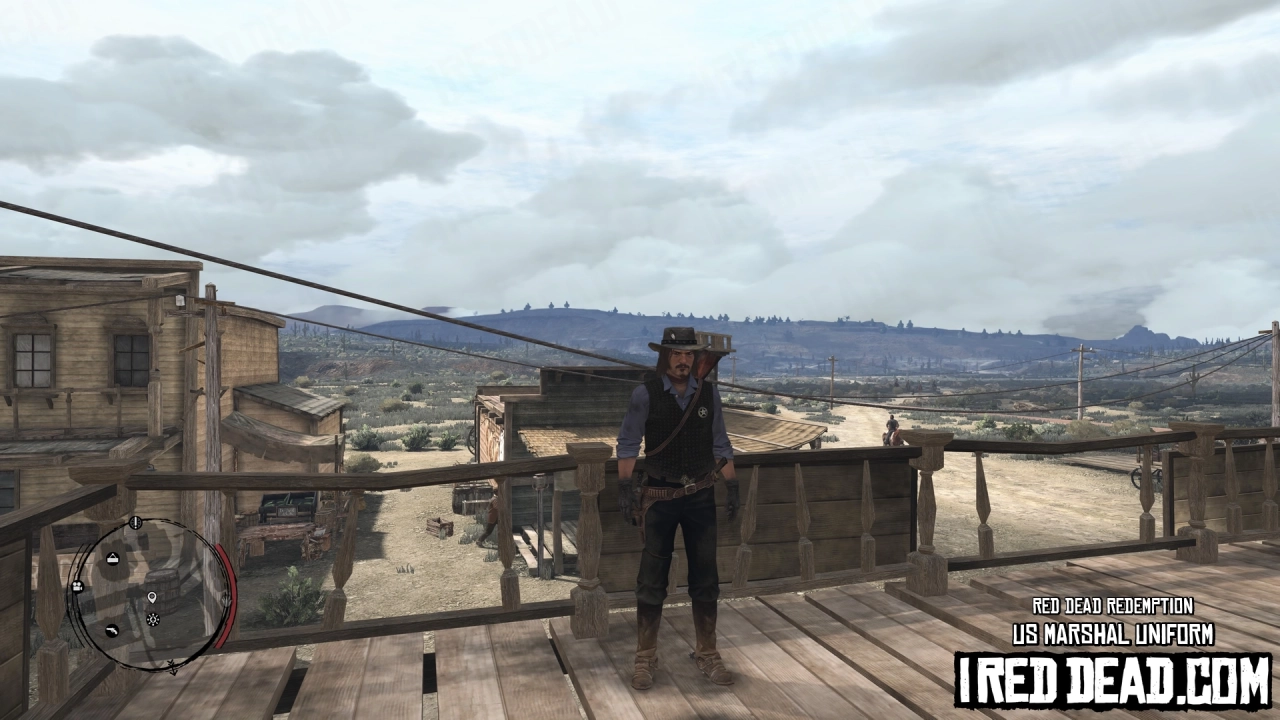Viewport: 1280px width, 720px height.
Task: Click the player direction arrow below the minimap
Action: point(172,665)
